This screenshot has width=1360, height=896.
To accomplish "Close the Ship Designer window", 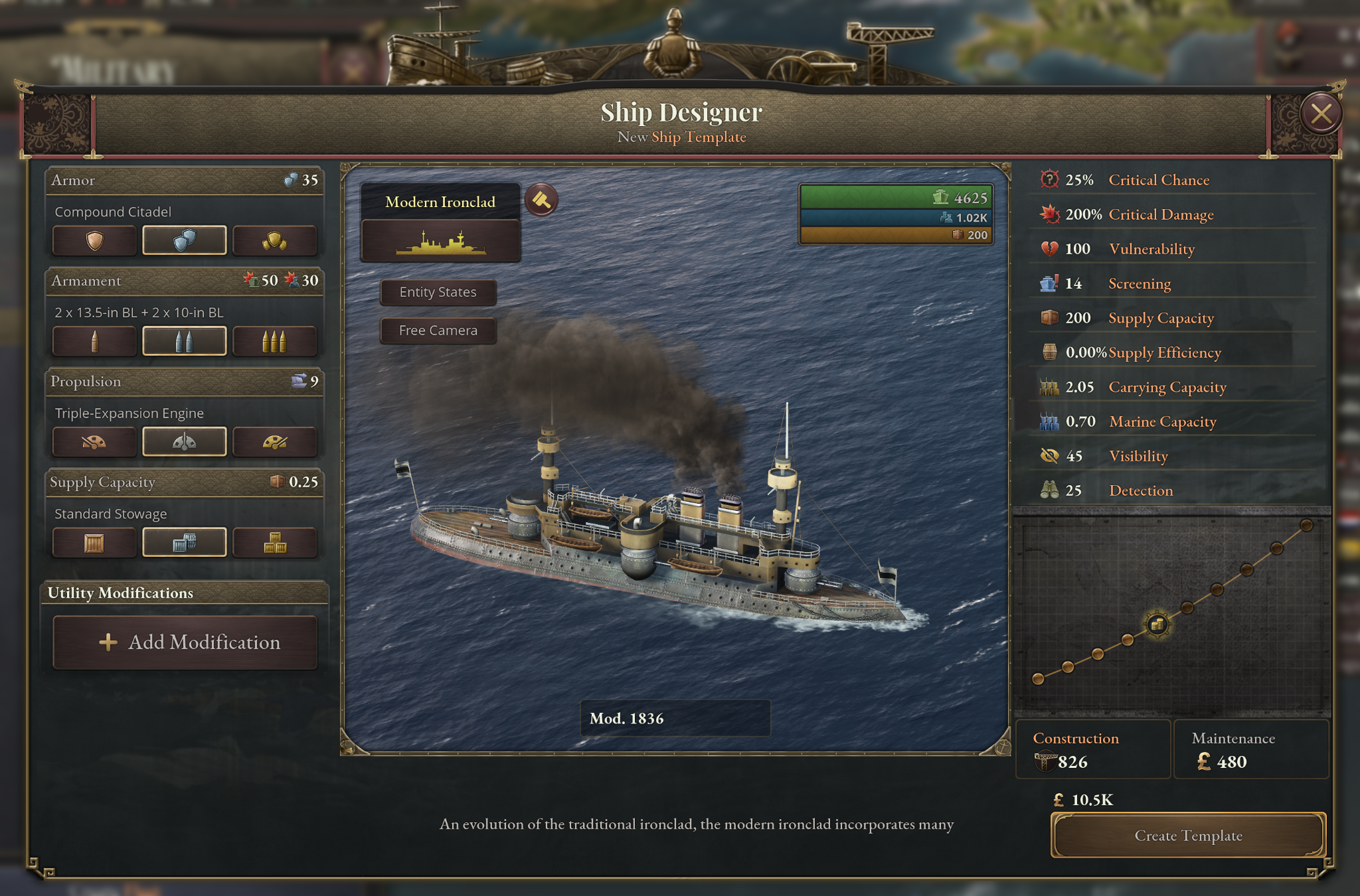I will 1321,114.
